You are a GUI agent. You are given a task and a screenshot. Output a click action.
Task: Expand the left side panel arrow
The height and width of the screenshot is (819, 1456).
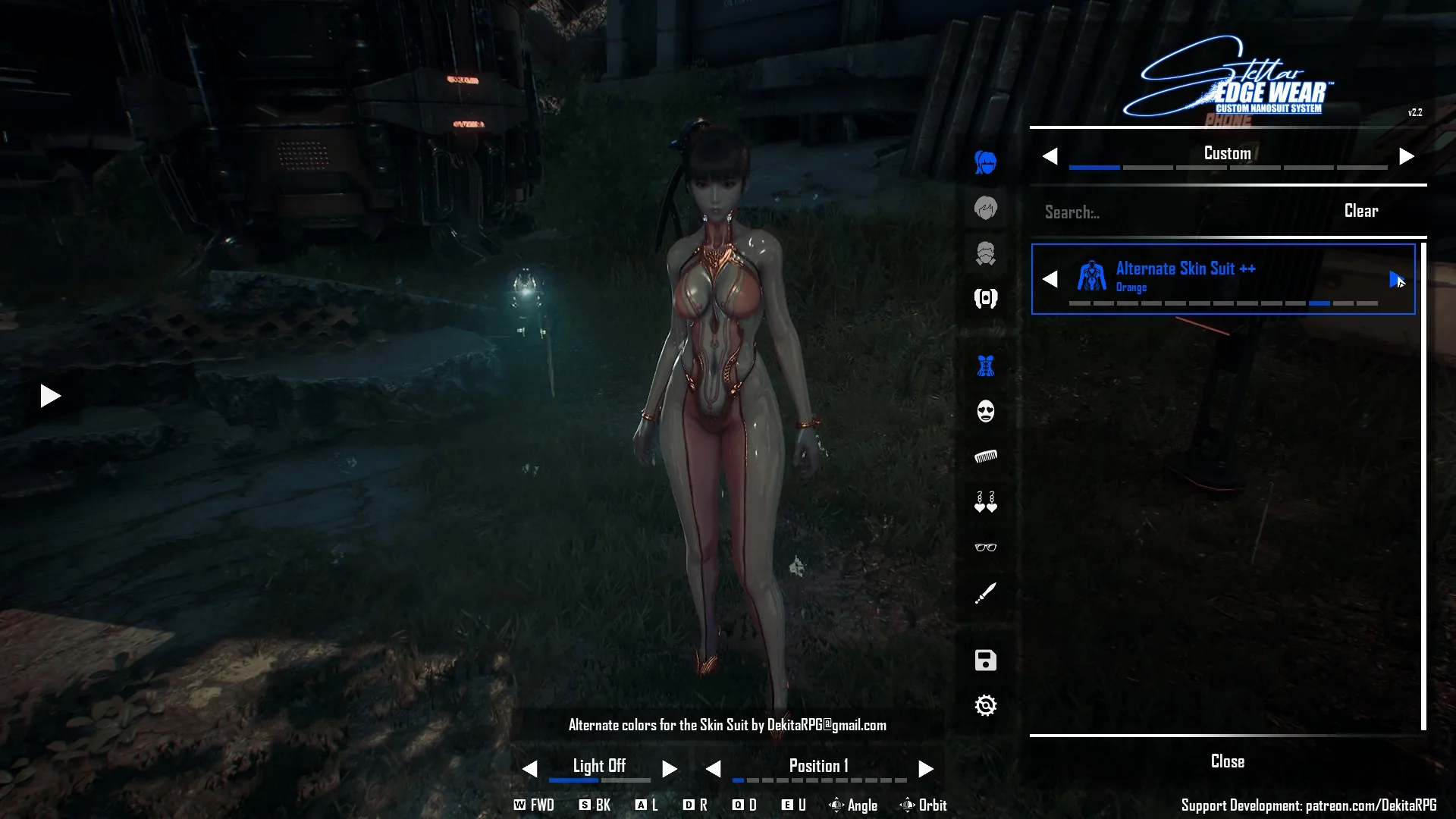point(50,396)
